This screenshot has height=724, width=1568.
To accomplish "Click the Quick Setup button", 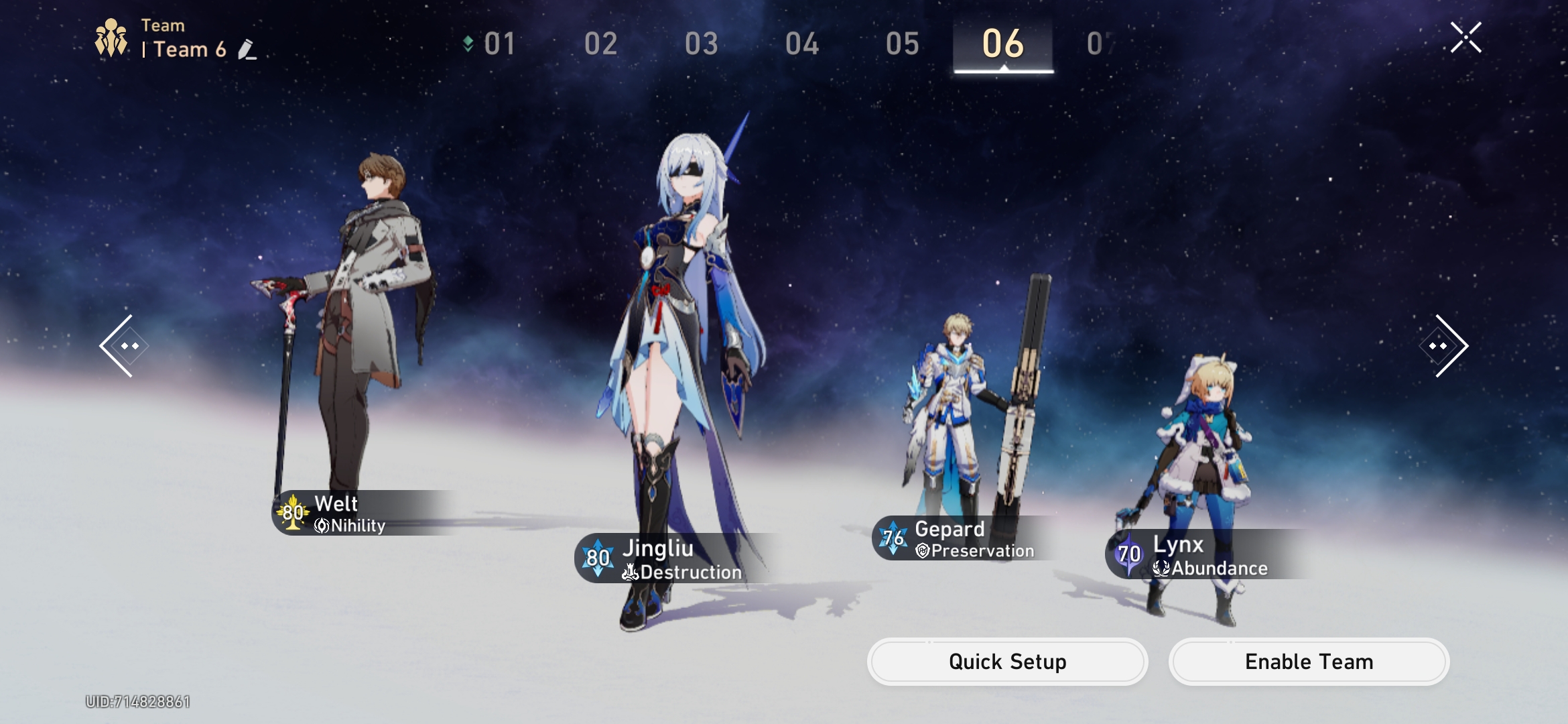I will 1007,662.
